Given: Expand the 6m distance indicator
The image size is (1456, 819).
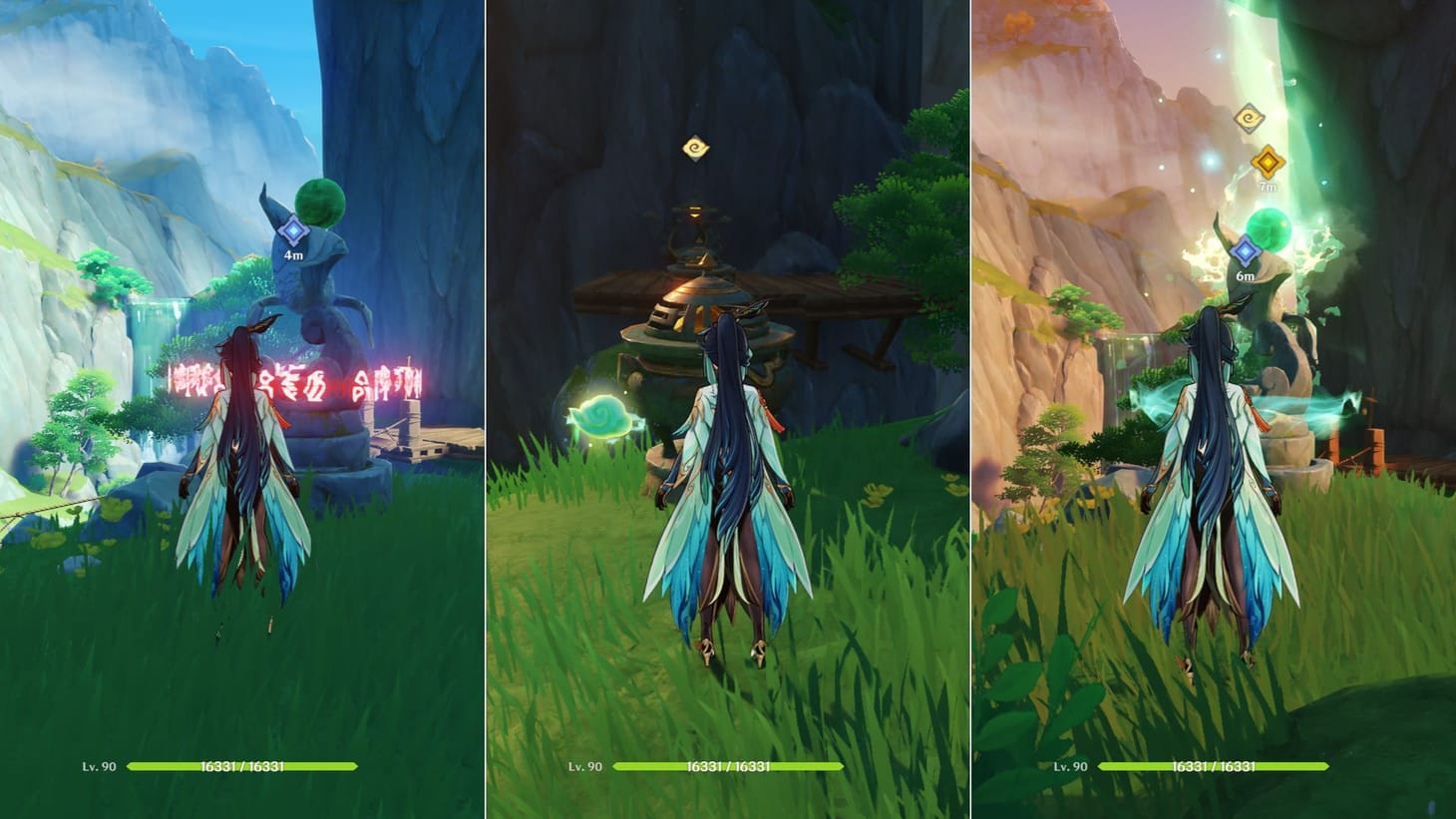Looking at the screenshot, I should [x=1244, y=276].
